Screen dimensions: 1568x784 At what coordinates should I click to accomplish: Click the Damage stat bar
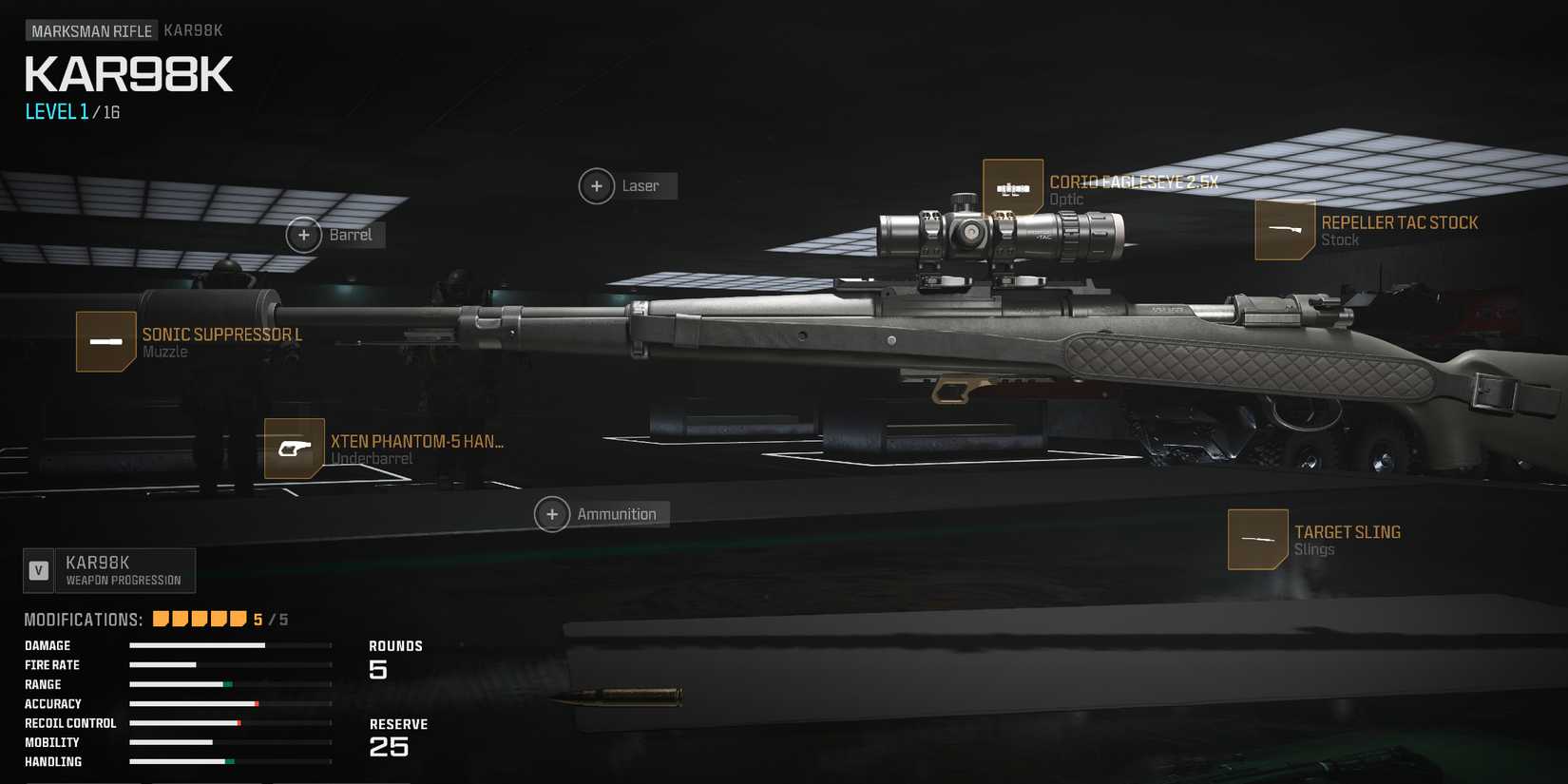[226, 645]
